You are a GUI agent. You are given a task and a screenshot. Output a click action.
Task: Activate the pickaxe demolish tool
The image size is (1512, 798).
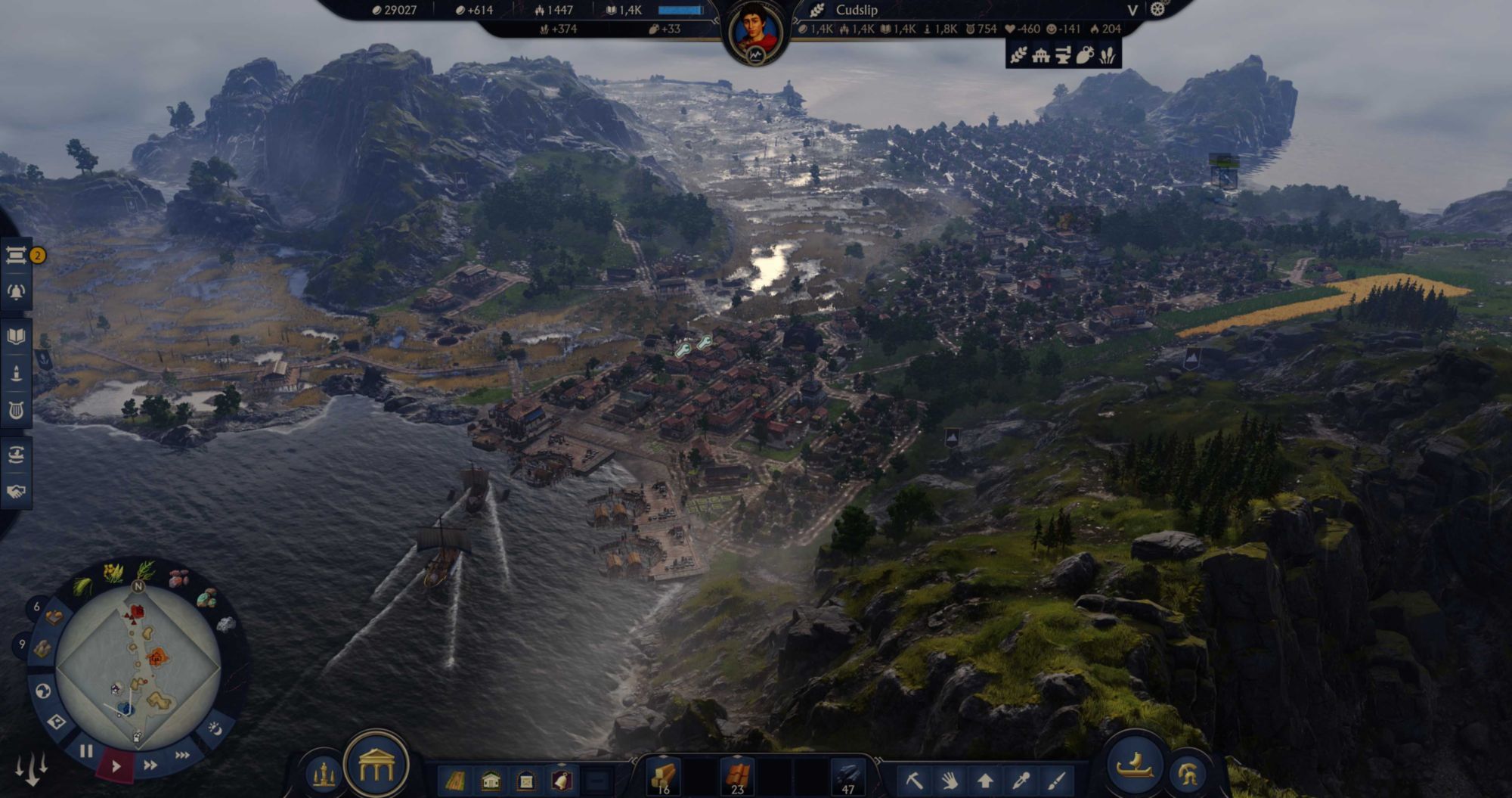tap(914, 780)
